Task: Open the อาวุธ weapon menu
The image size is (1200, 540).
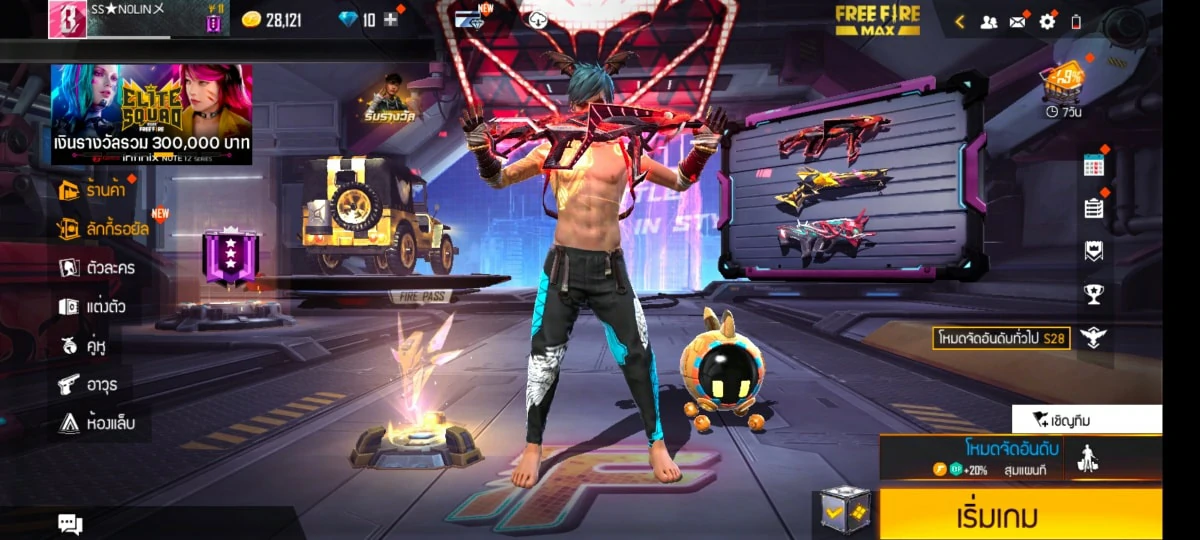Action: 86,385
